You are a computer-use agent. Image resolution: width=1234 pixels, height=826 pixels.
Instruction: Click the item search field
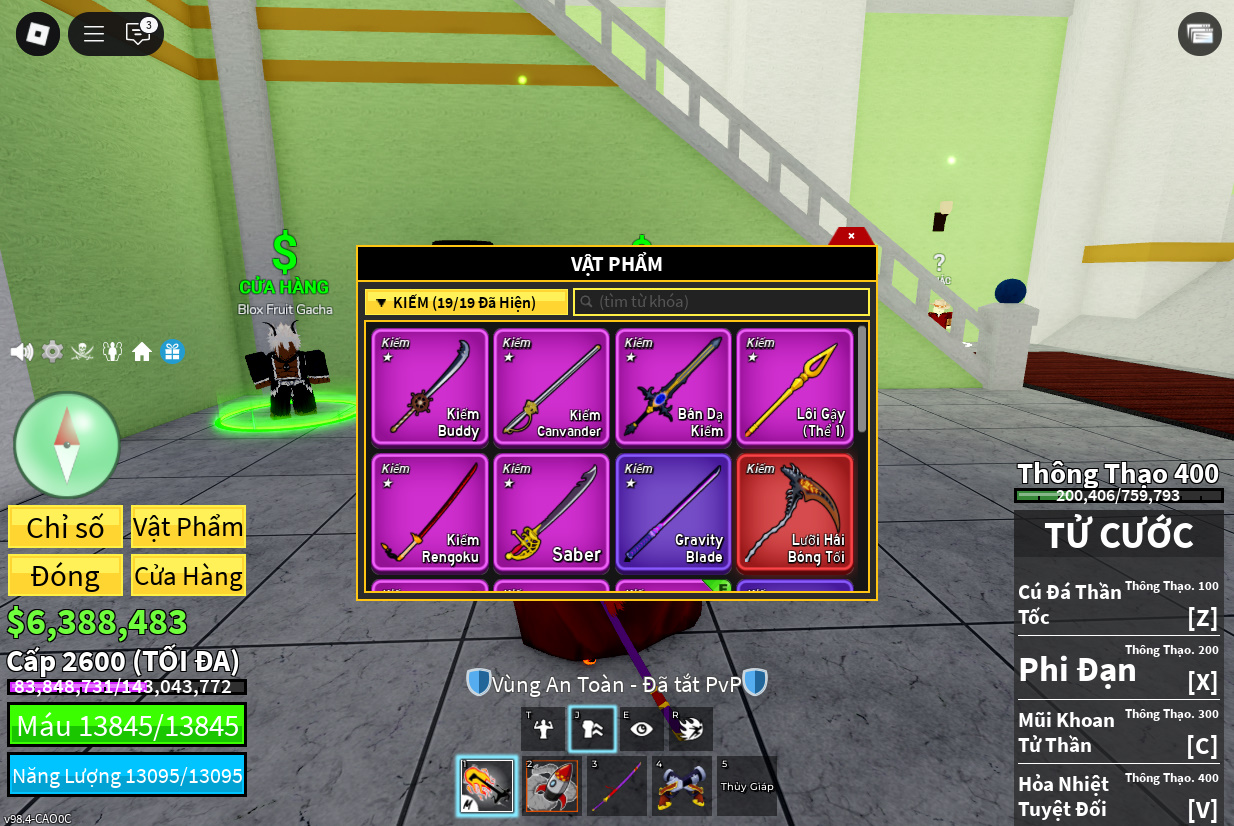coord(721,302)
